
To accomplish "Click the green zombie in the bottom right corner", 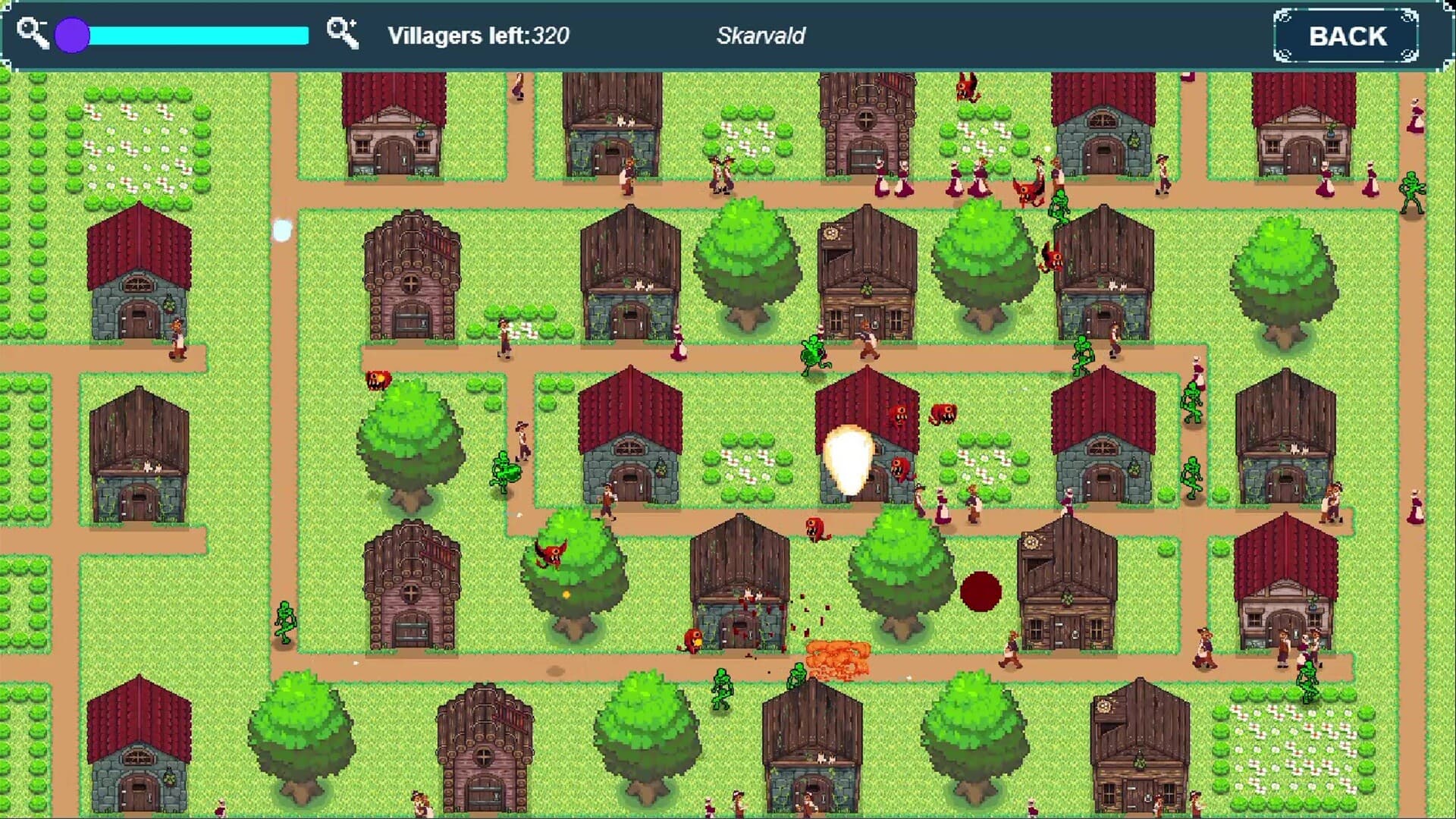I will point(1307,682).
